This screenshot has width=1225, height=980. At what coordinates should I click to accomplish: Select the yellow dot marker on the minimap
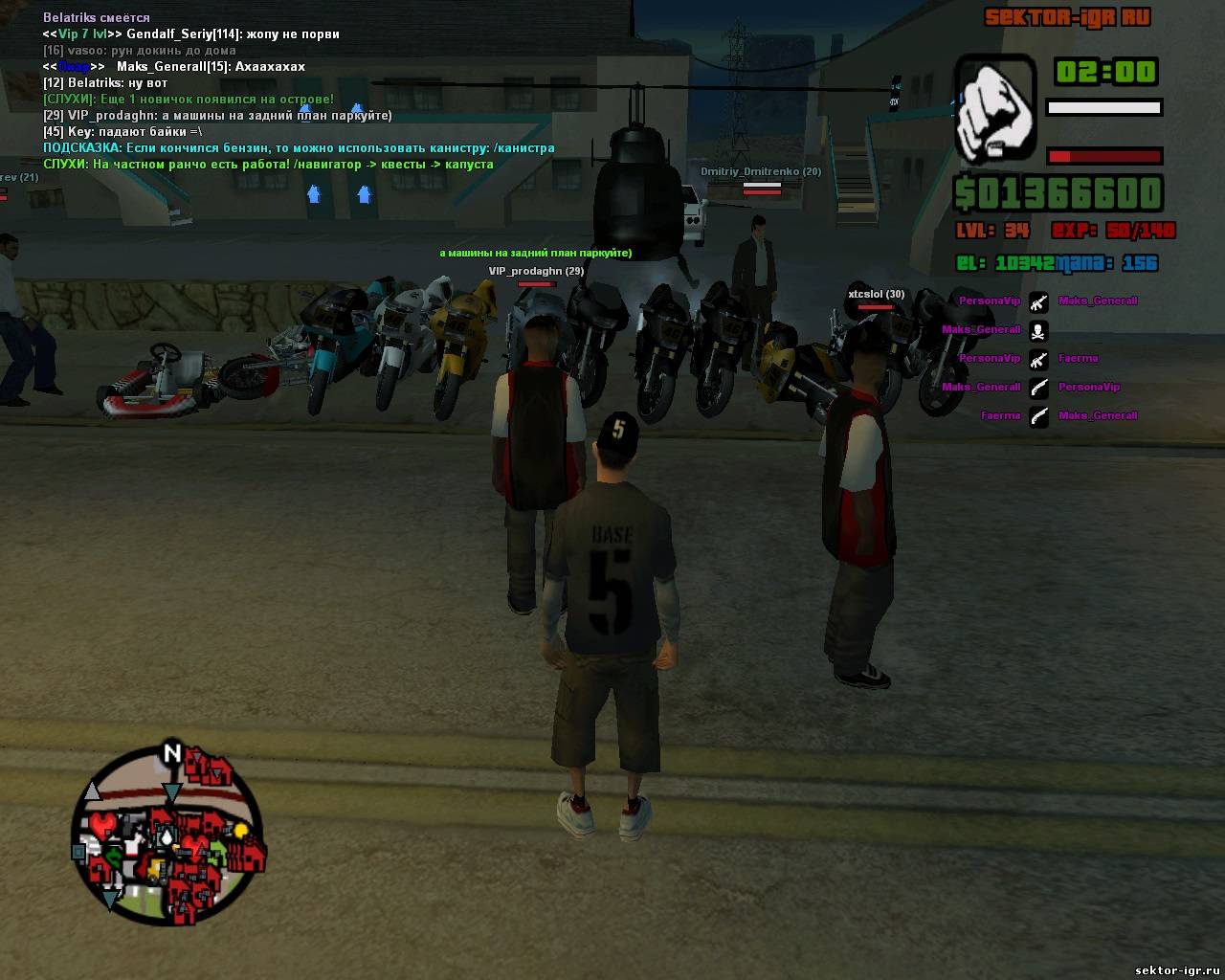pyautogui.click(x=242, y=830)
